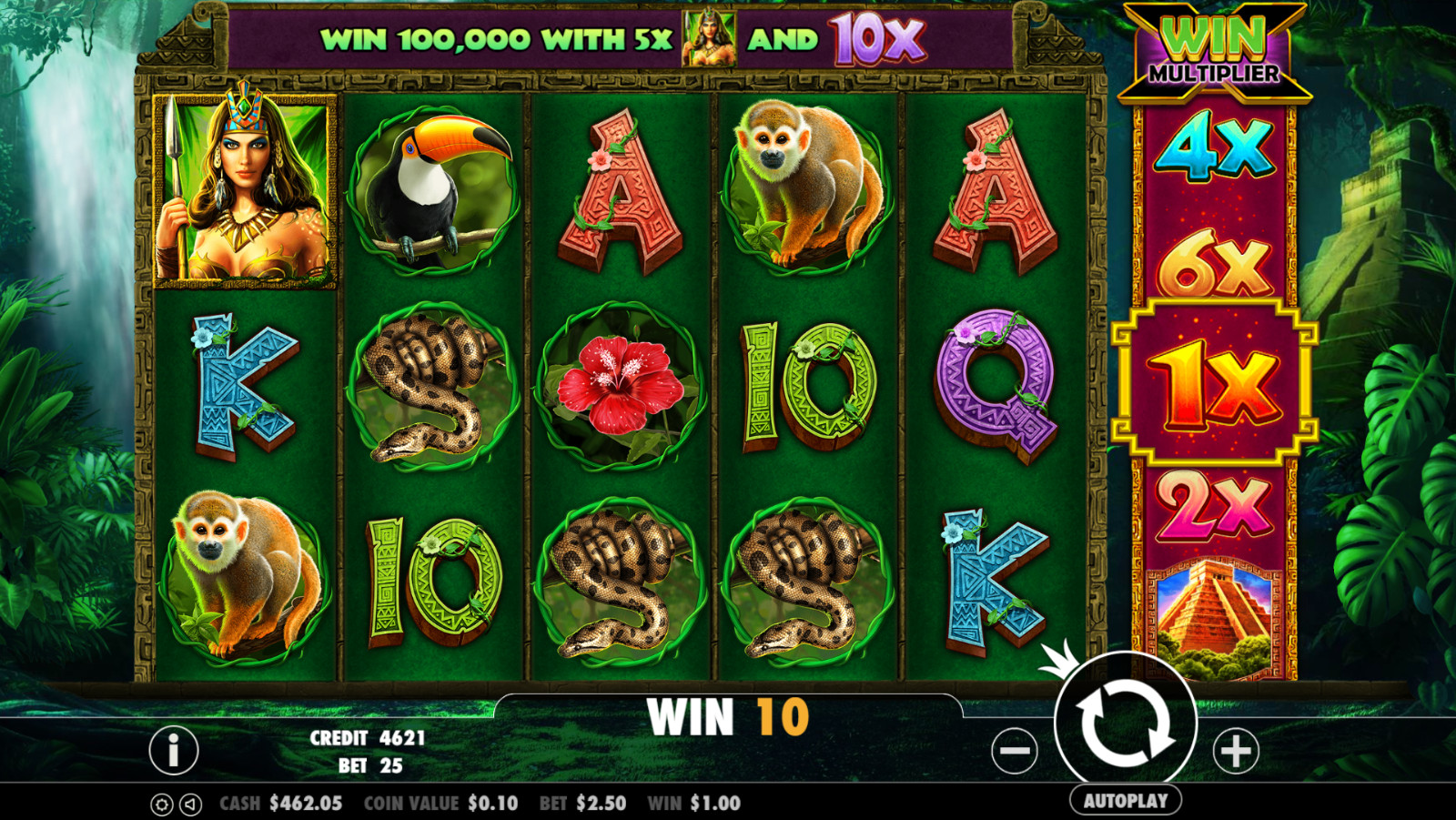Decrease the bet with the minus button
The image size is (1456, 820).
pos(1015,751)
